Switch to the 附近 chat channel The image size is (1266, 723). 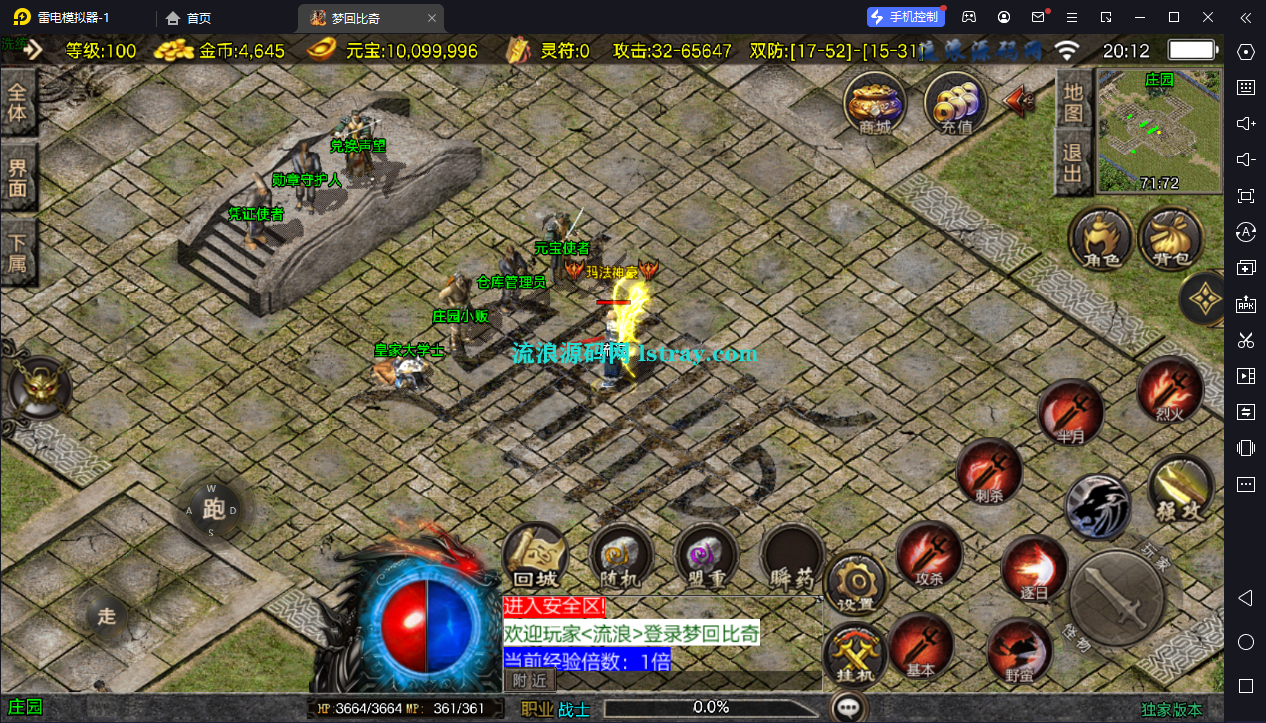coord(530,680)
